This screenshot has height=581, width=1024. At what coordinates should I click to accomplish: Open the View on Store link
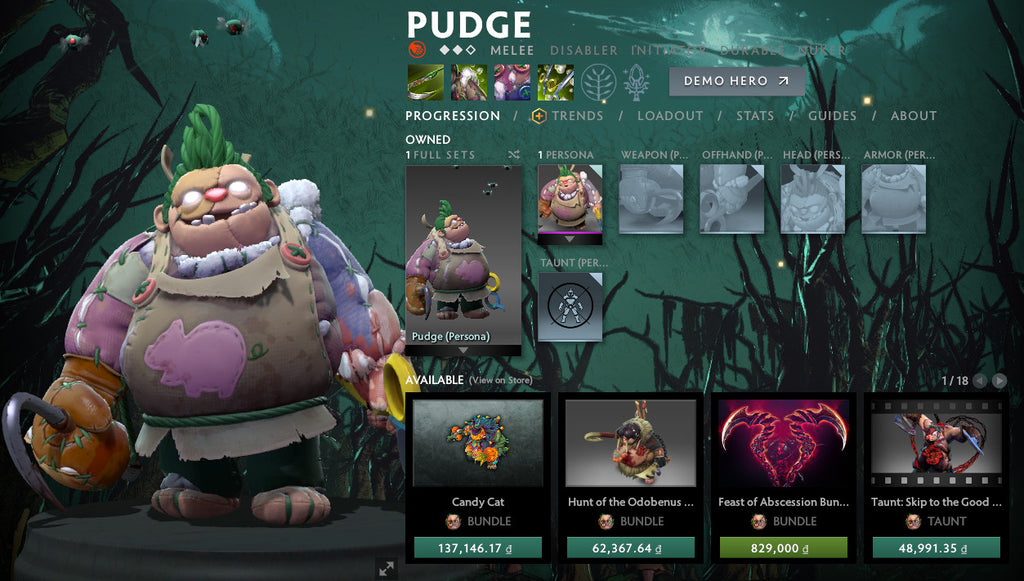[x=500, y=381]
